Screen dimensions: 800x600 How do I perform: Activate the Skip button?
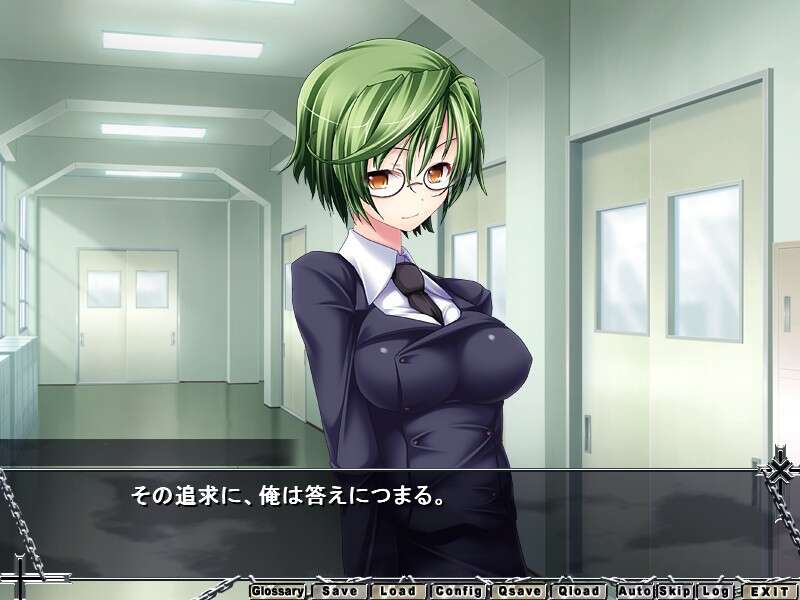674,590
